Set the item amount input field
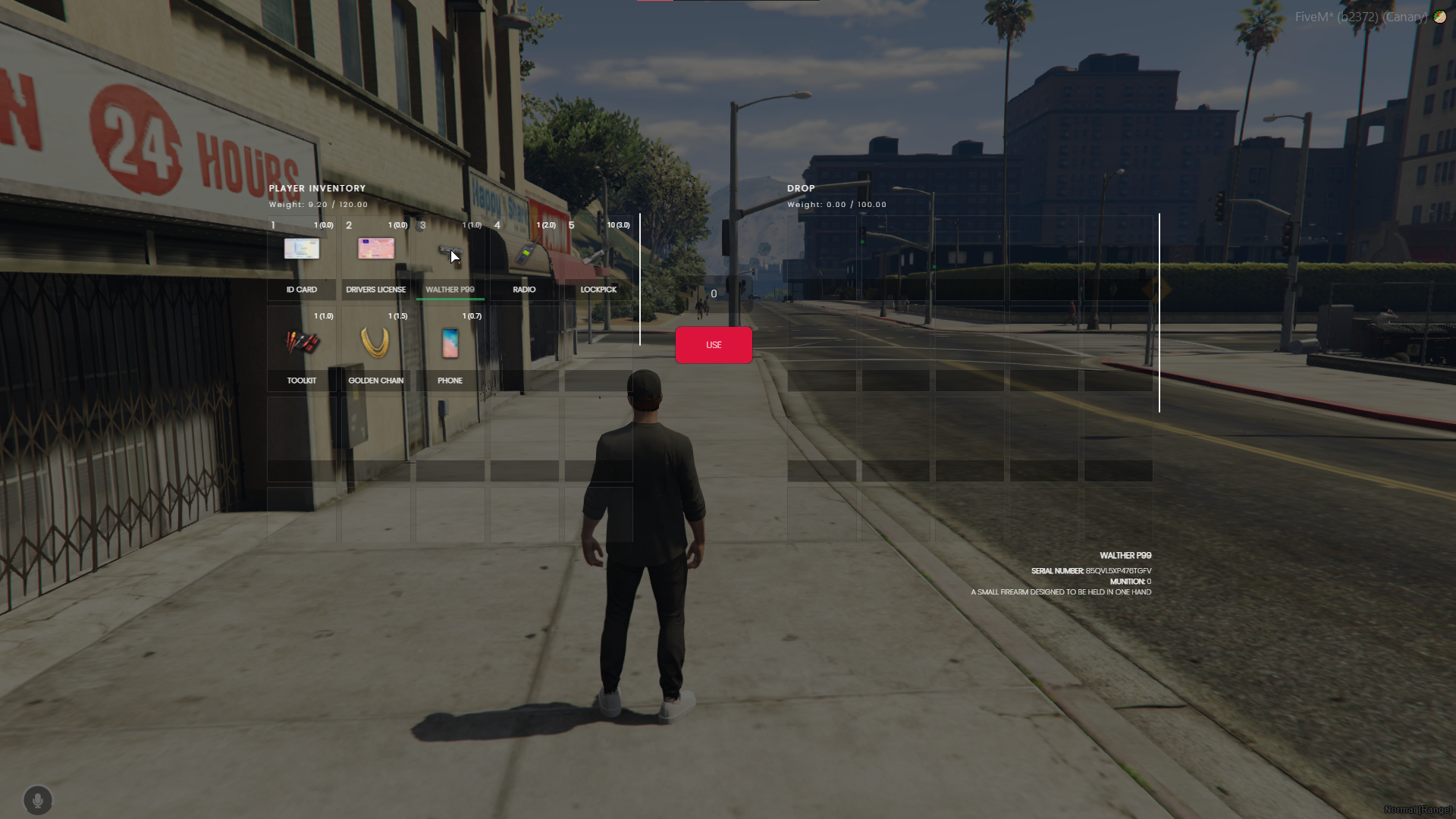The image size is (1456, 819). click(x=714, y=294)
